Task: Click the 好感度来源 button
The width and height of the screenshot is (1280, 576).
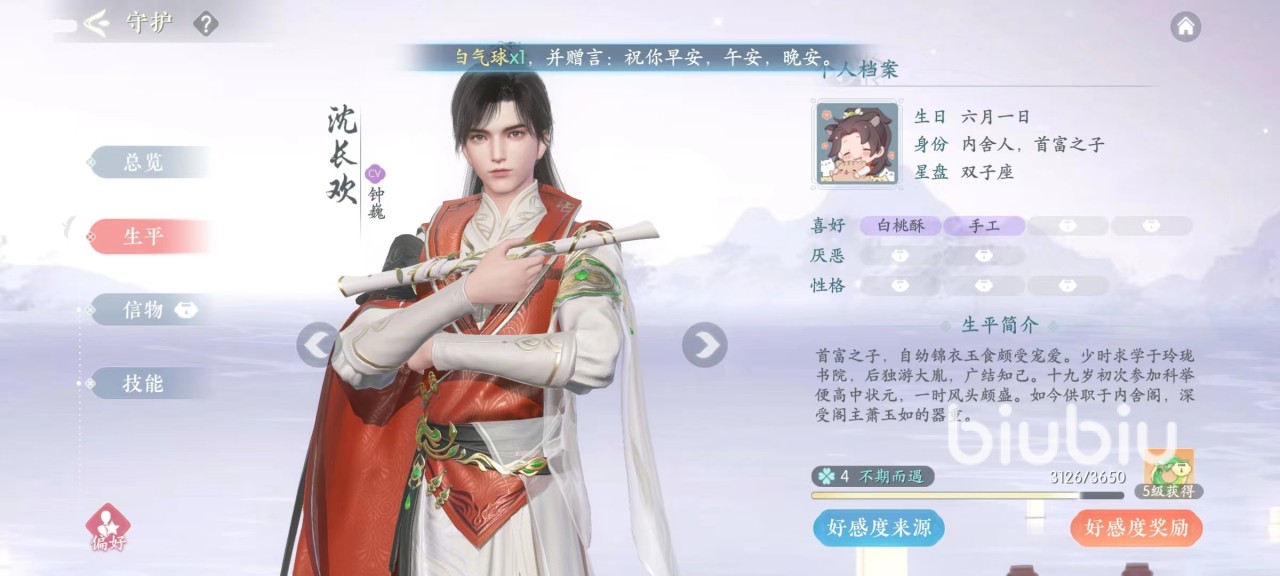Action: [879, 528]
